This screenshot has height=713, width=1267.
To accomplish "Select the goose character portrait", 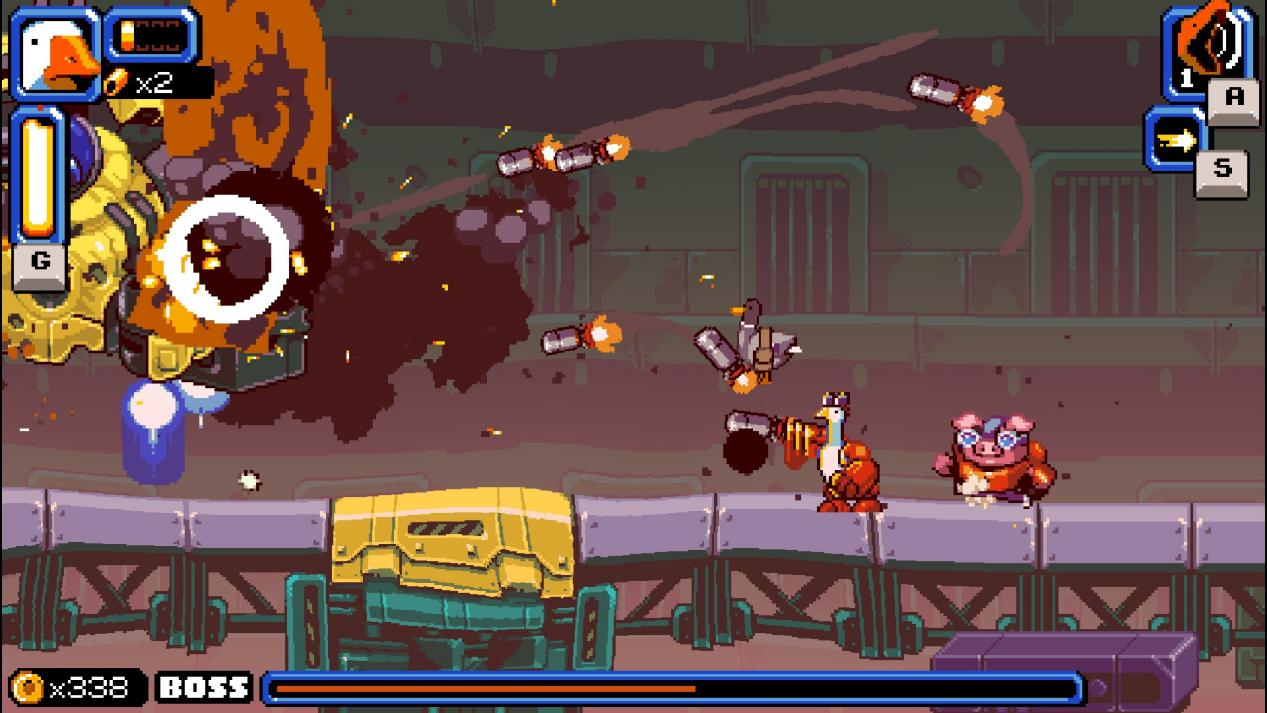I will (x=55, y=52).
